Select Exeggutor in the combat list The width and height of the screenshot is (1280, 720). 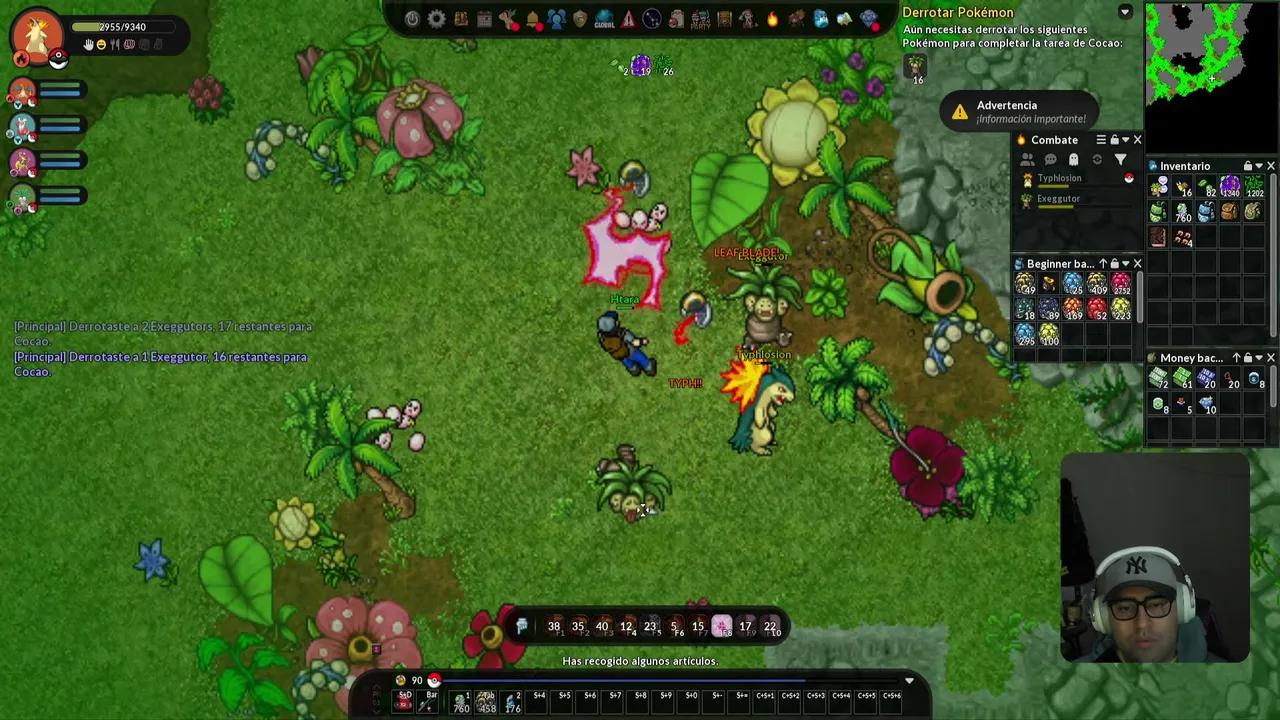pos(1058,199)
